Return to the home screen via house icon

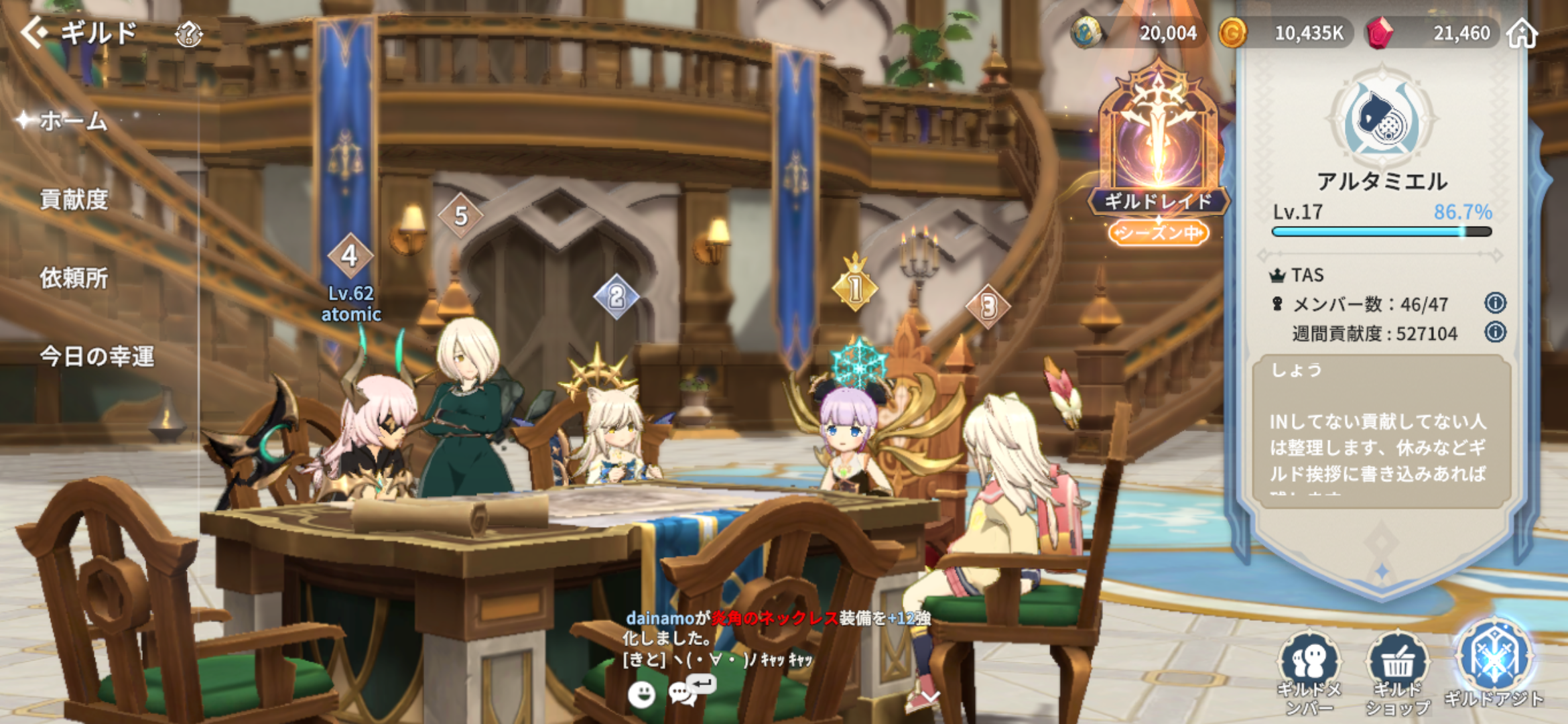(1522, 33)
